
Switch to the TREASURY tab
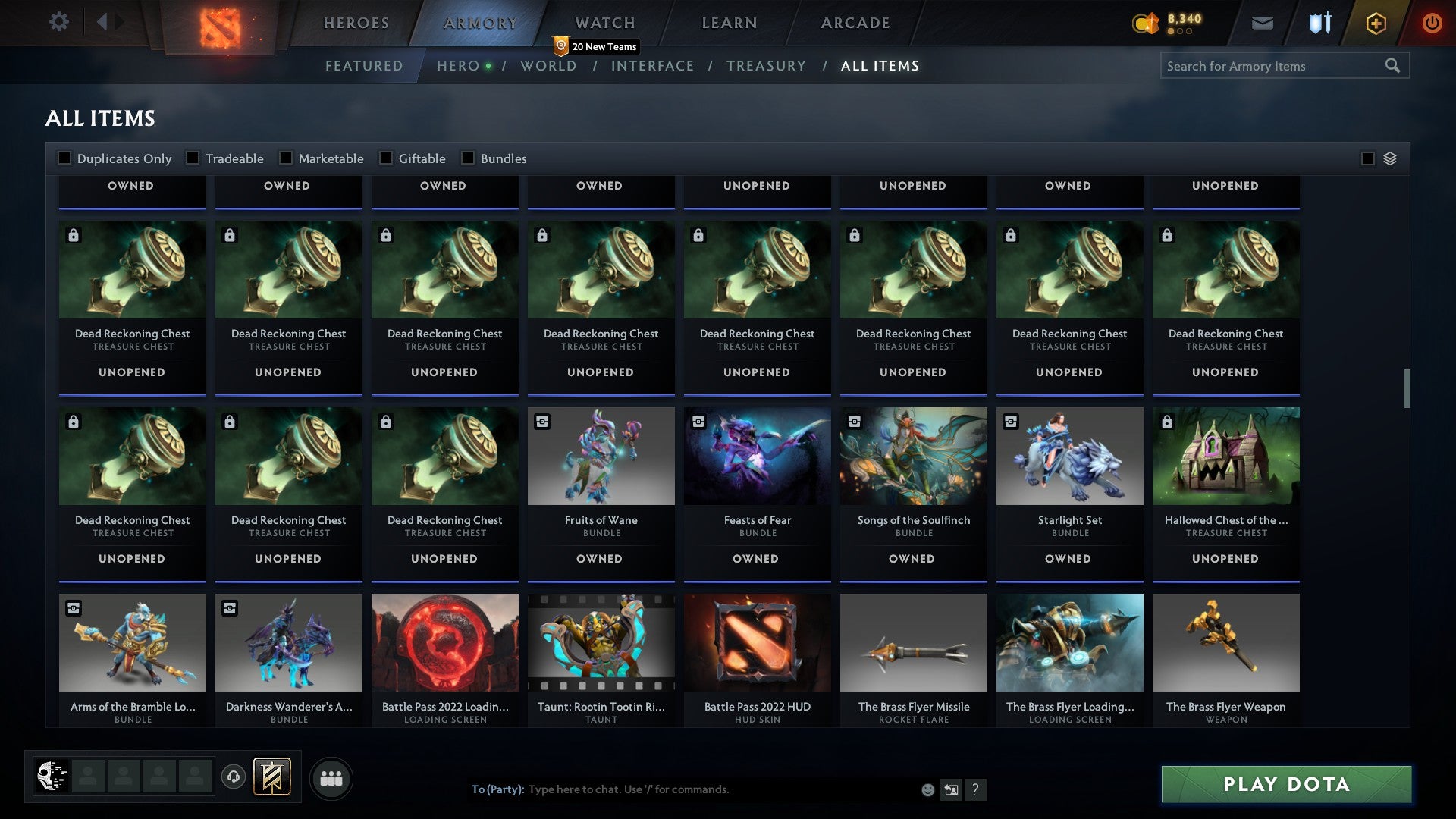click(x=767, y=66)
